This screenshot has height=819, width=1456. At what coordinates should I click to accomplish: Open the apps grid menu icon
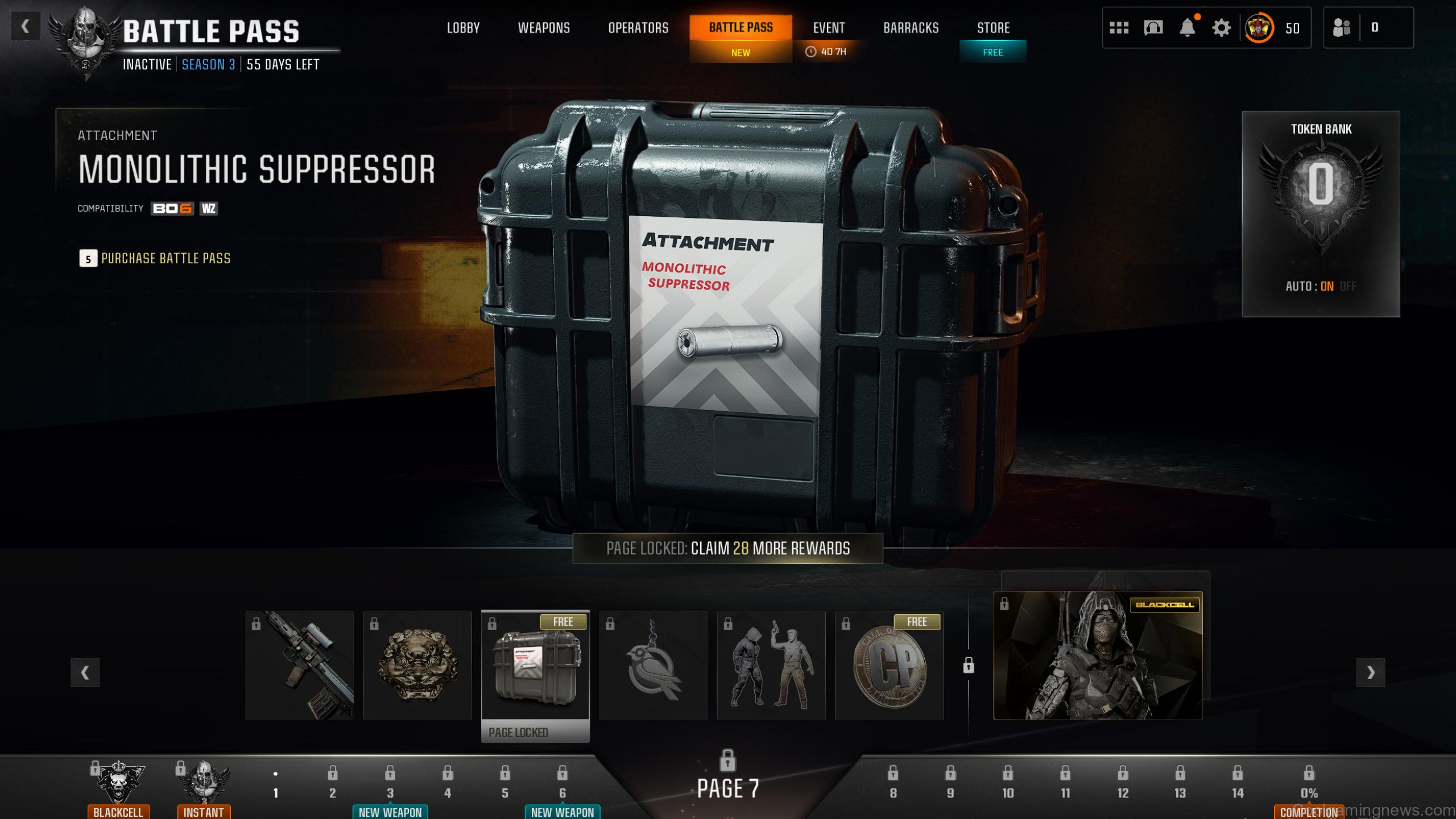1119,27
